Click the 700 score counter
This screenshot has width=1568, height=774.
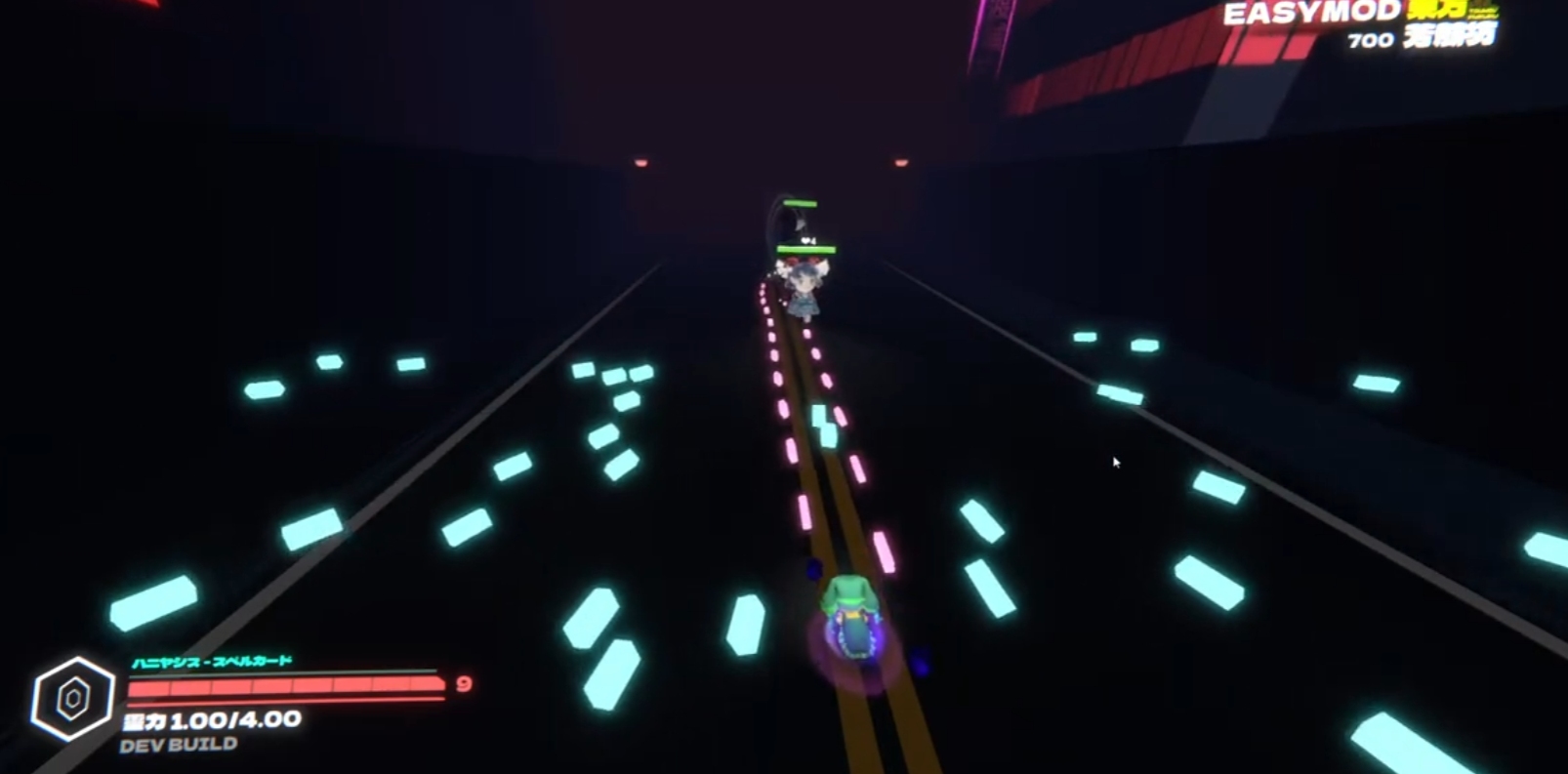pyautogui.click(x=1373, y=41)
